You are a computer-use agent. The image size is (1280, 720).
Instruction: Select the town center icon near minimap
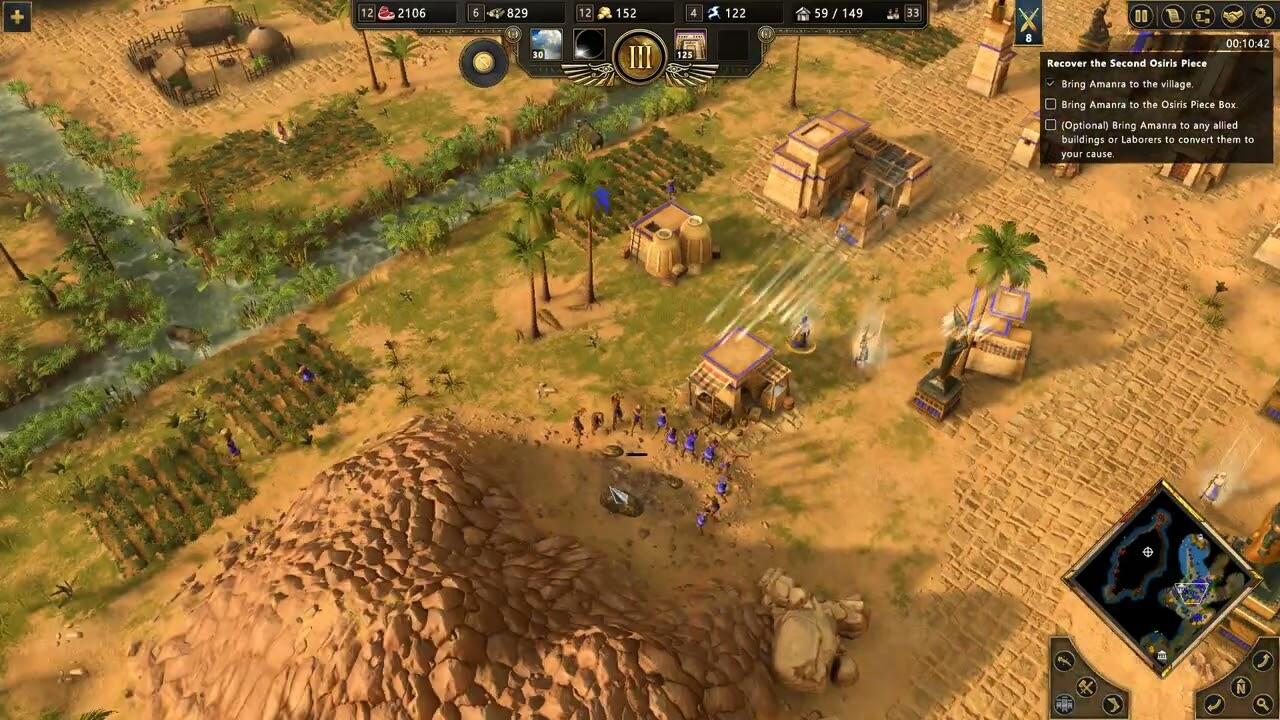pyautogui.click(x=1162, y=656)
